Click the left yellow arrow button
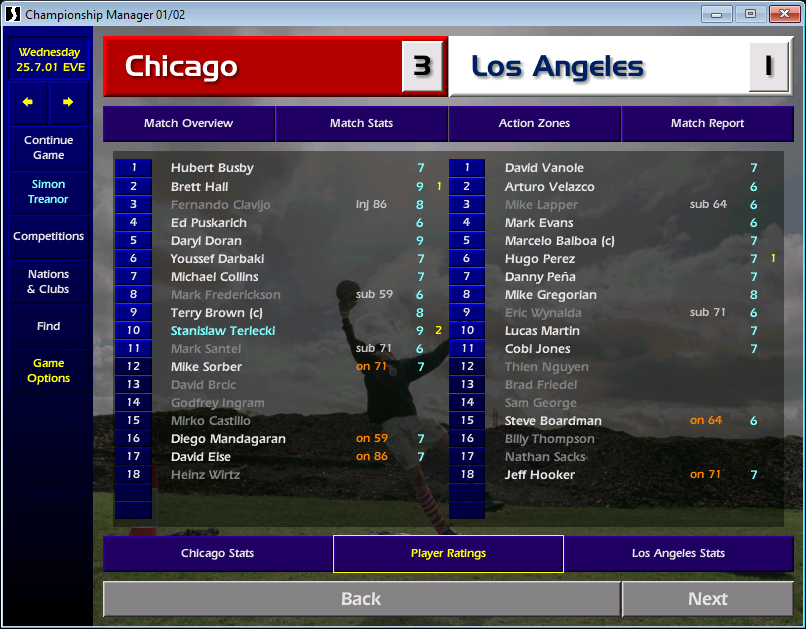 click(x=28, y=102)
